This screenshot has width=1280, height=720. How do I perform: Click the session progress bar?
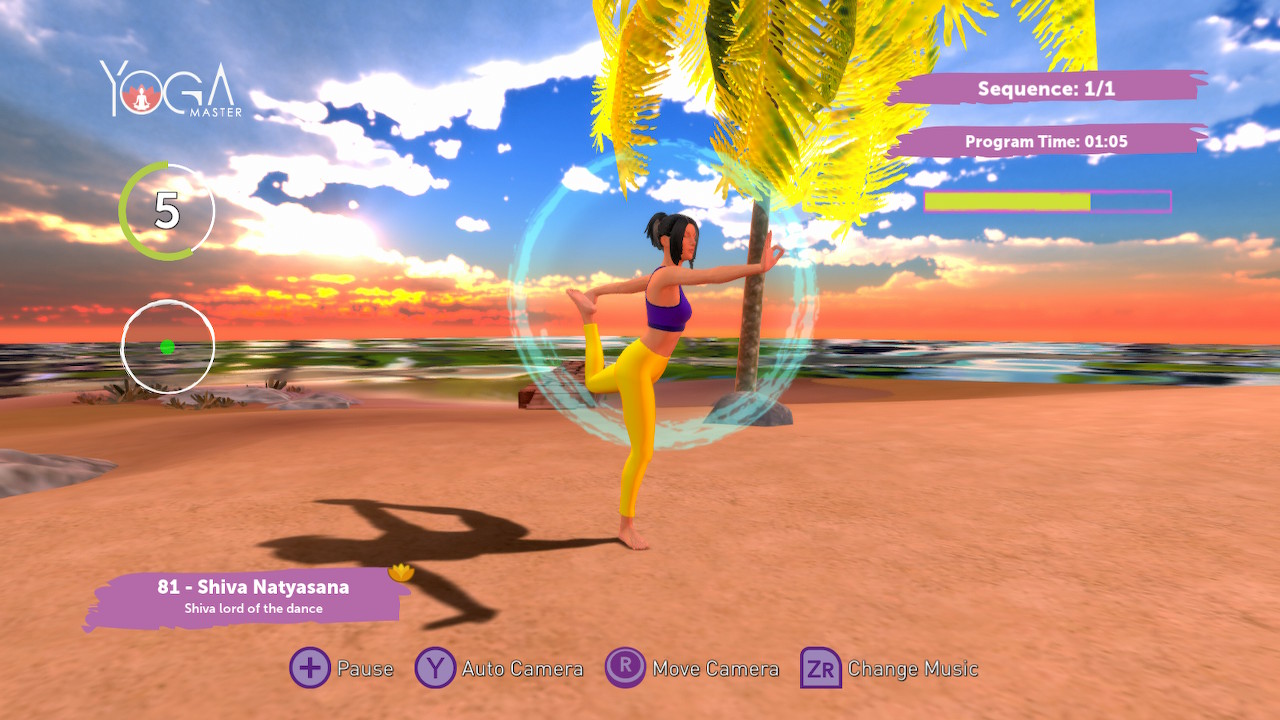point(1048,201)
